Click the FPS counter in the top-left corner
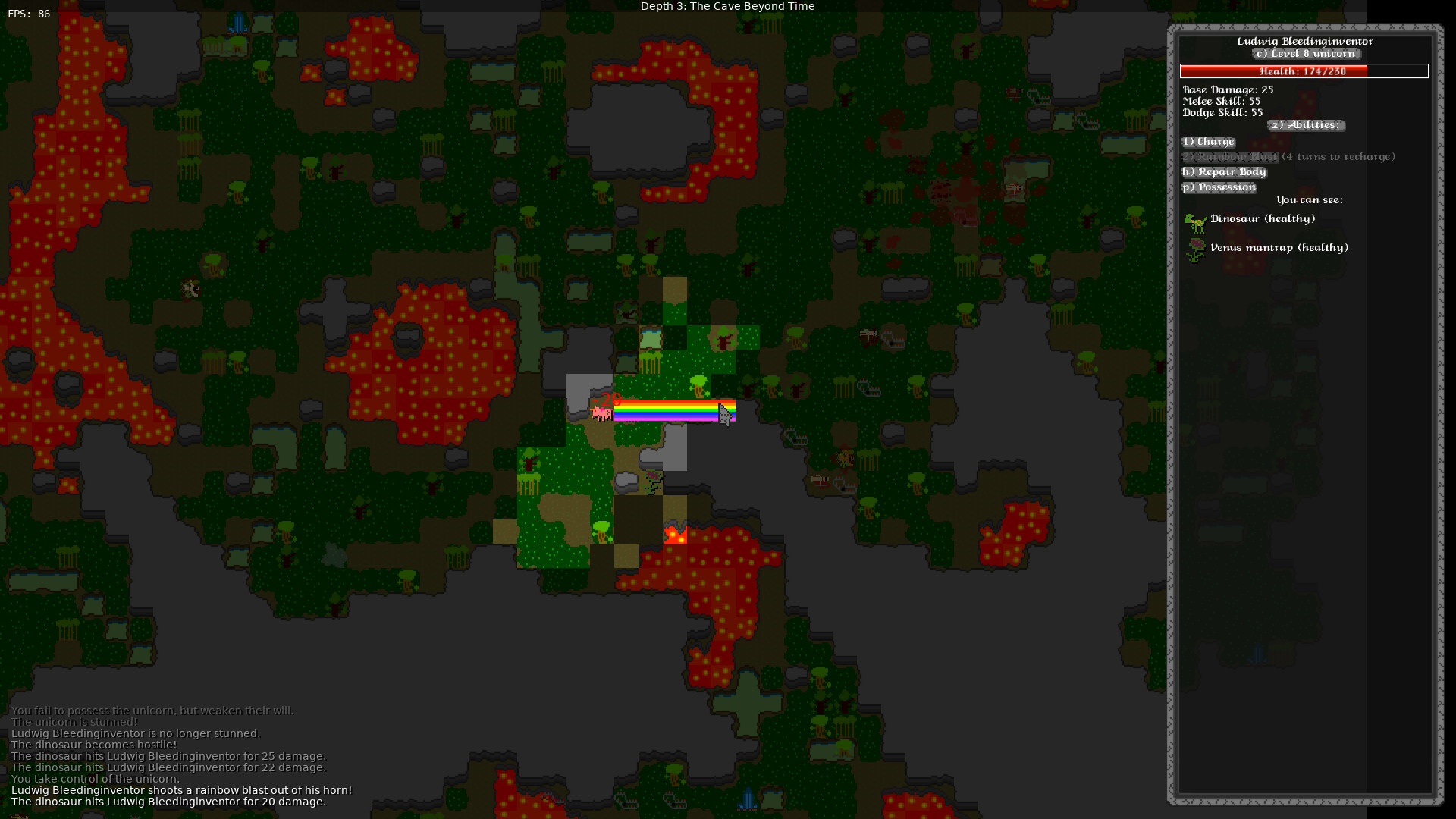 tap(28, 13)
